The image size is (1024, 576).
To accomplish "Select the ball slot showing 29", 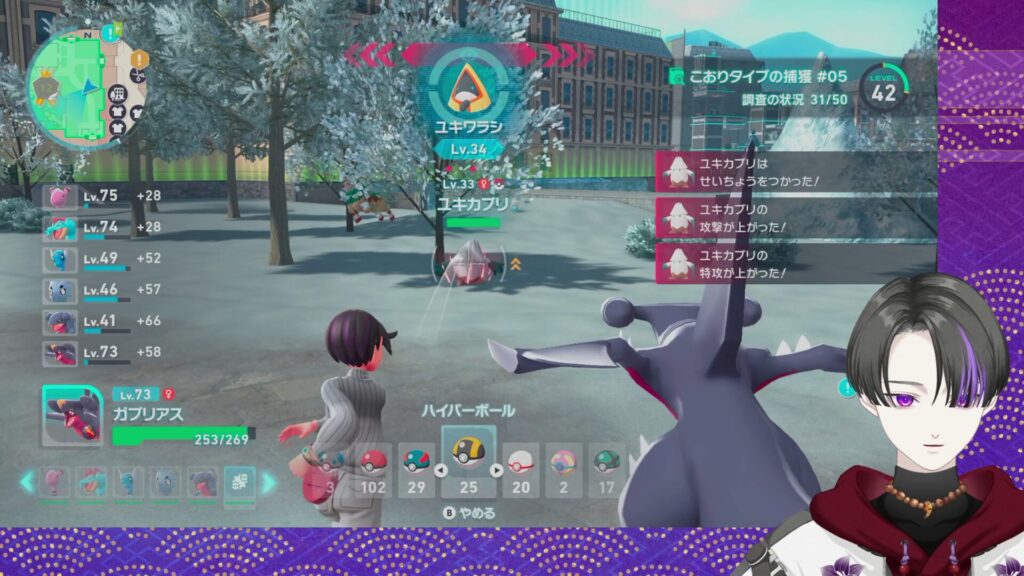I will (x=415, y=470).
